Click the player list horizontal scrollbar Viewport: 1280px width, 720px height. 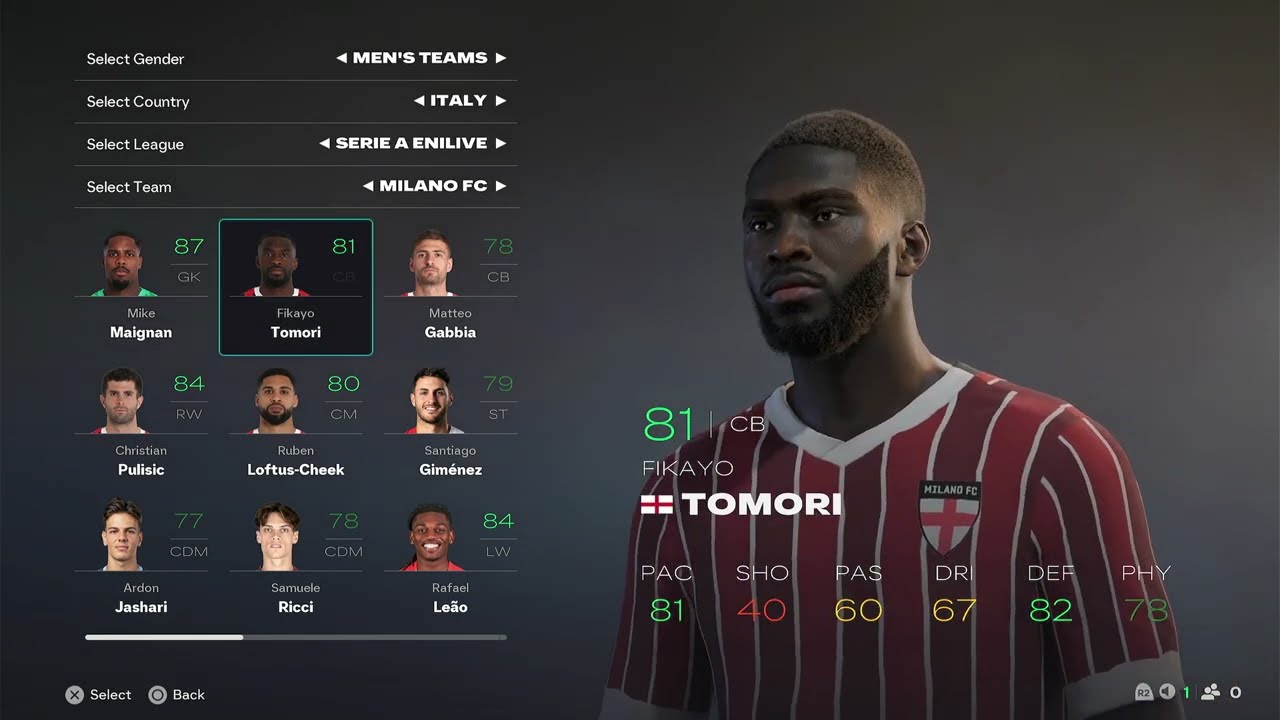tap(296, 637)
